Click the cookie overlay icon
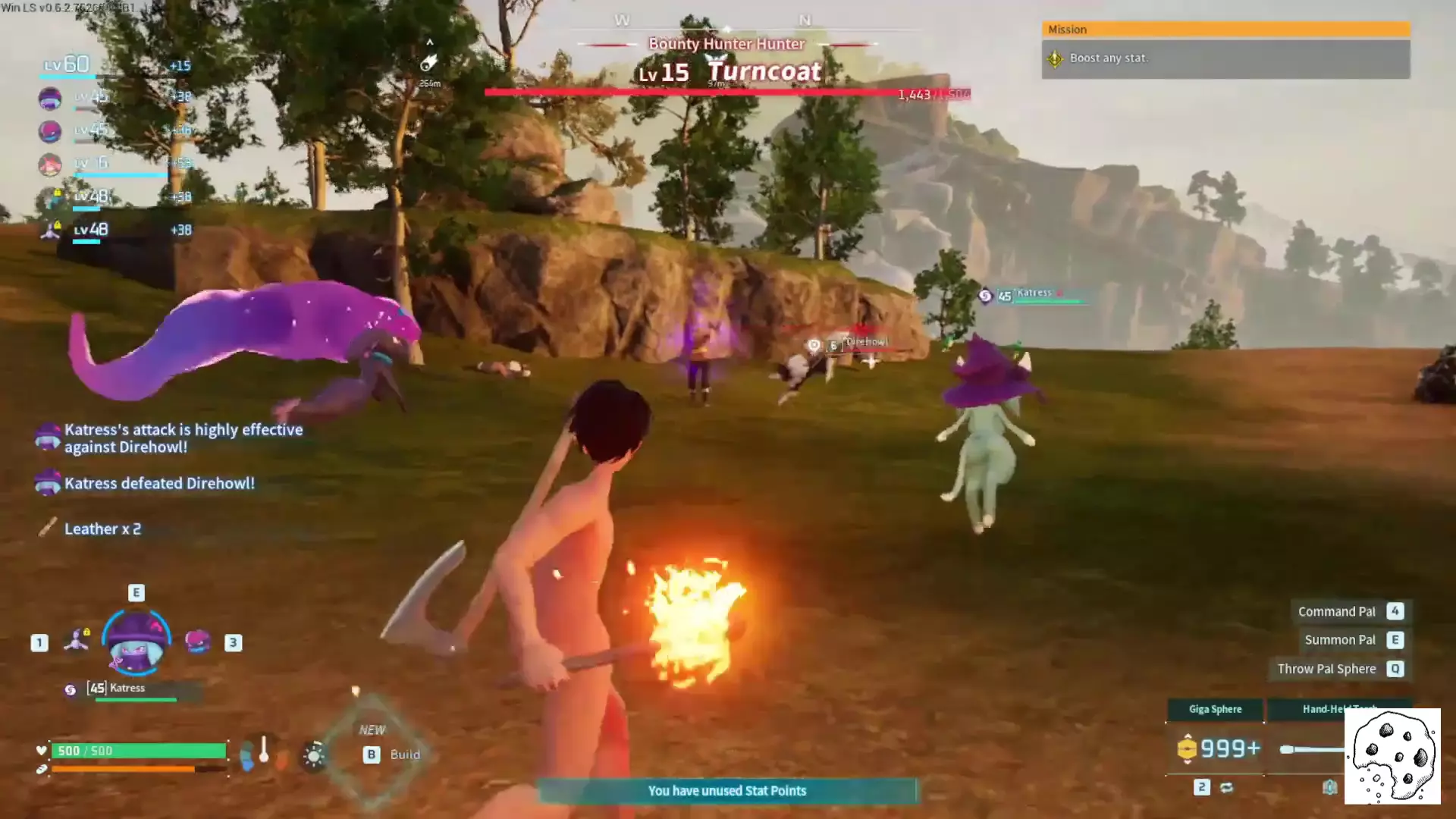Screen dimensions: 1456x819 pos(1392,756)
